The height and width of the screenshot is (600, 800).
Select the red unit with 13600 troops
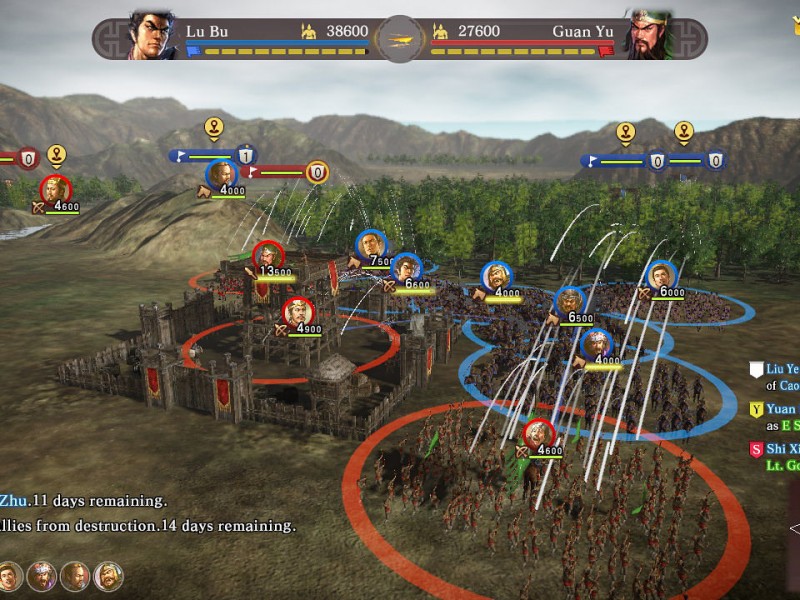[x=268, y=257]
